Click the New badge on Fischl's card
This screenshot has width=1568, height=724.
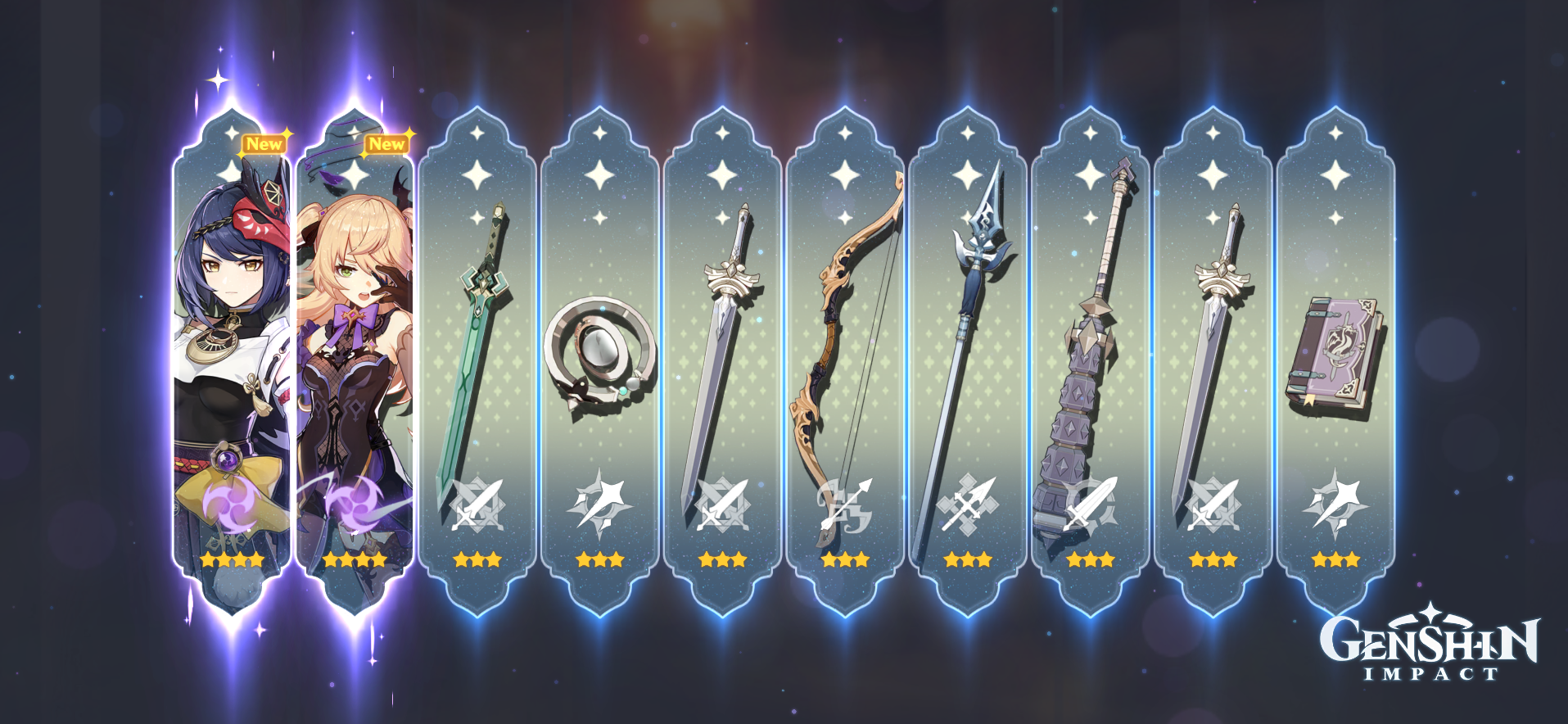[386, 142]
